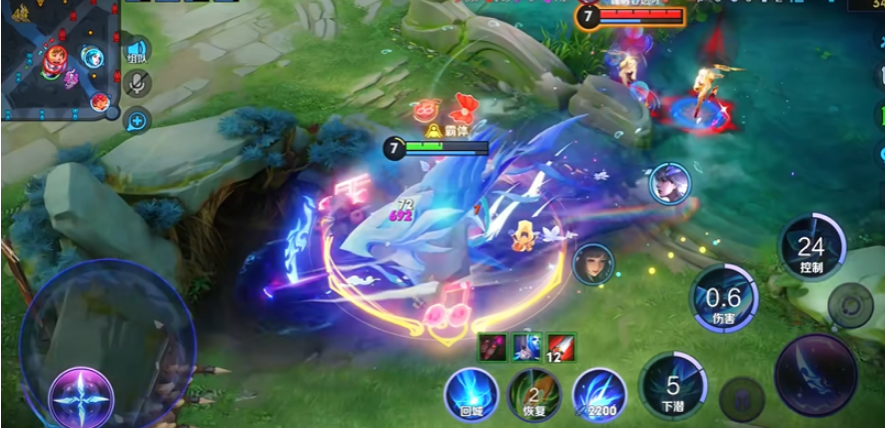
Task: Toggle the microphone button
Action: pos(136,84)
